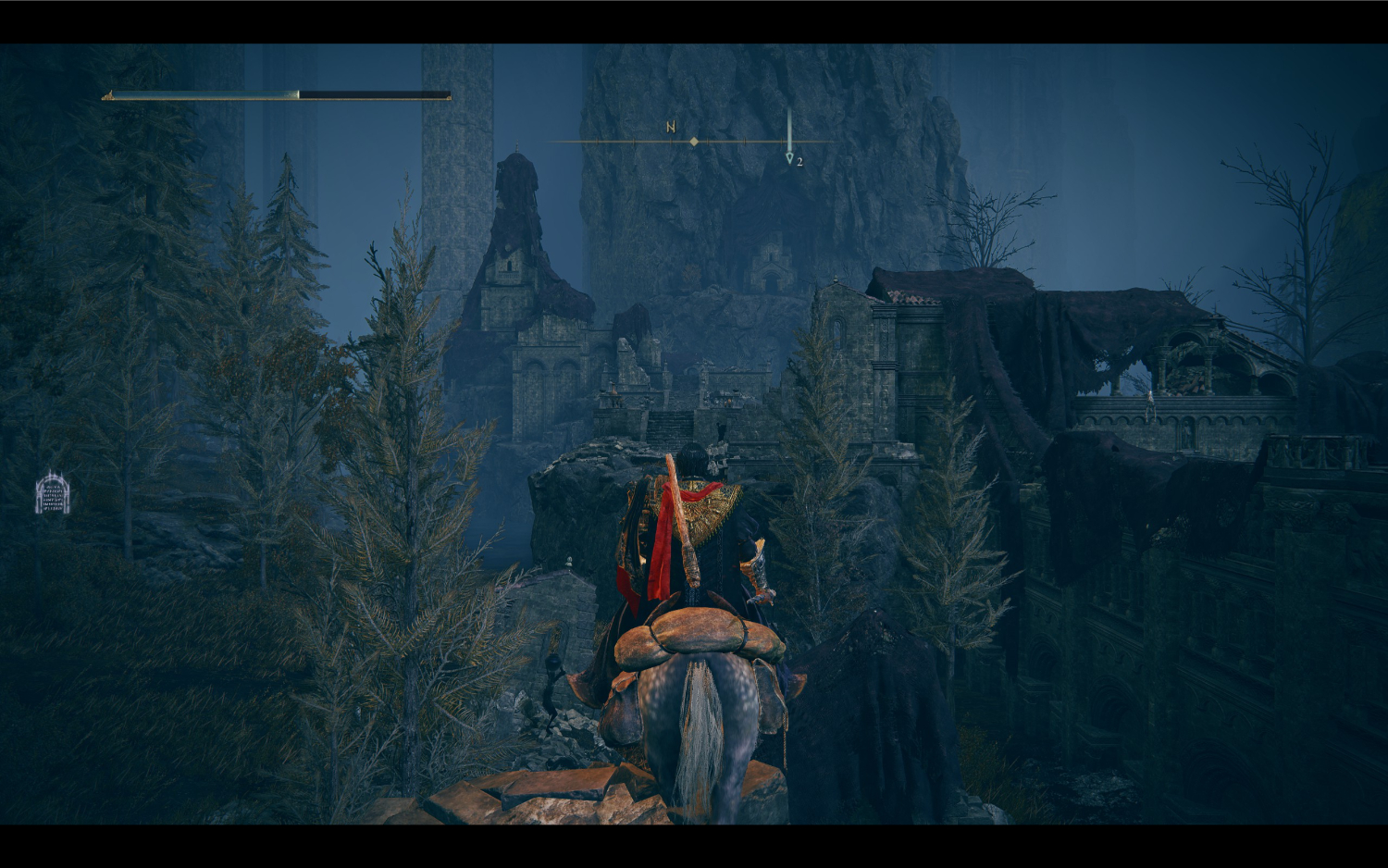Click the blue beacon marker numbered 2
Viewport: 1388px width, 868px height.
(790, 158)
